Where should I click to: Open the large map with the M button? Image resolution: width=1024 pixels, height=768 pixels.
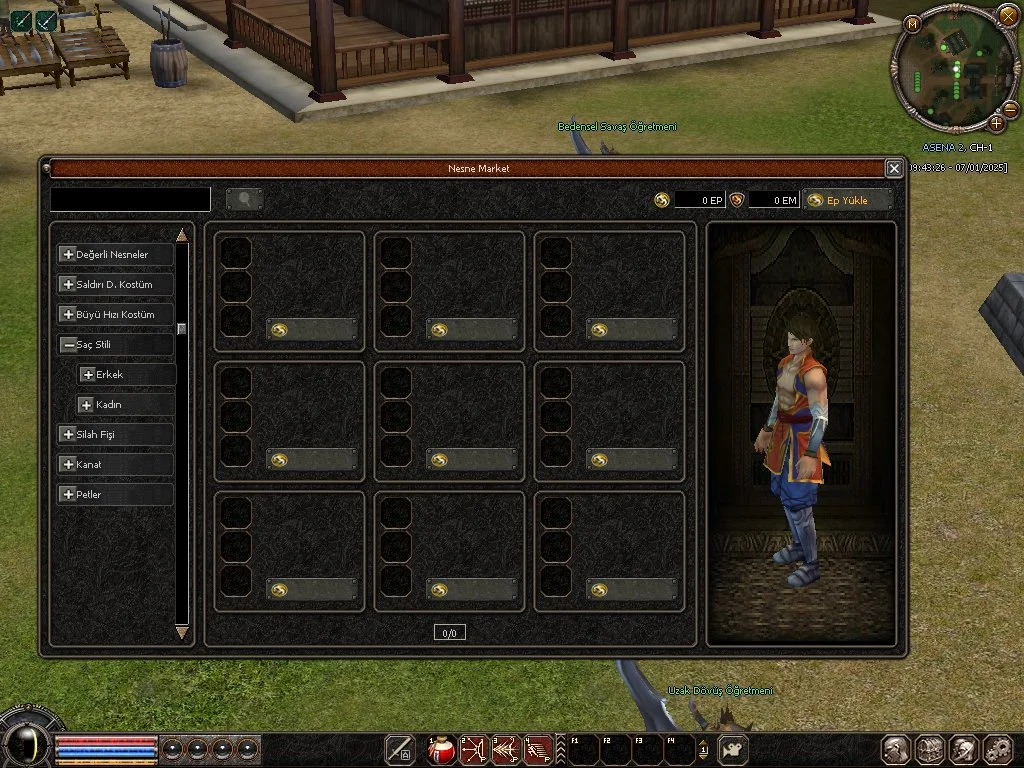pyautogui.click(x=911, y=23)
